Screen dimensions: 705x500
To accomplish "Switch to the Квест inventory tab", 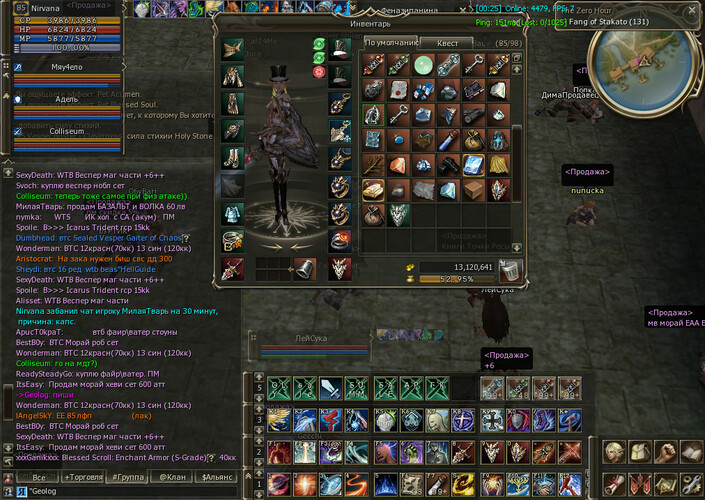I will tap(446, 43).
